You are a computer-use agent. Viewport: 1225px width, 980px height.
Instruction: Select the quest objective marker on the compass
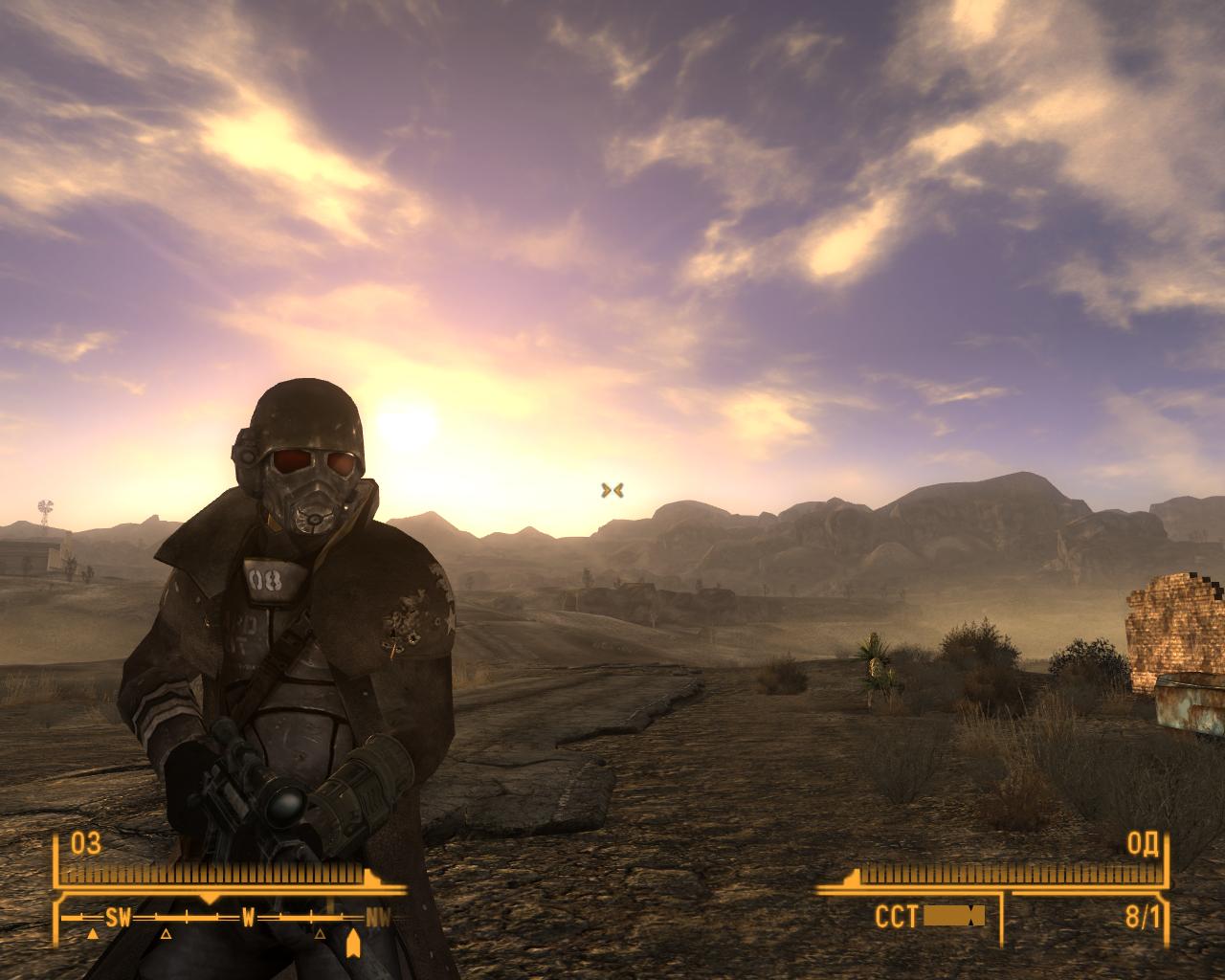(352, 942)
